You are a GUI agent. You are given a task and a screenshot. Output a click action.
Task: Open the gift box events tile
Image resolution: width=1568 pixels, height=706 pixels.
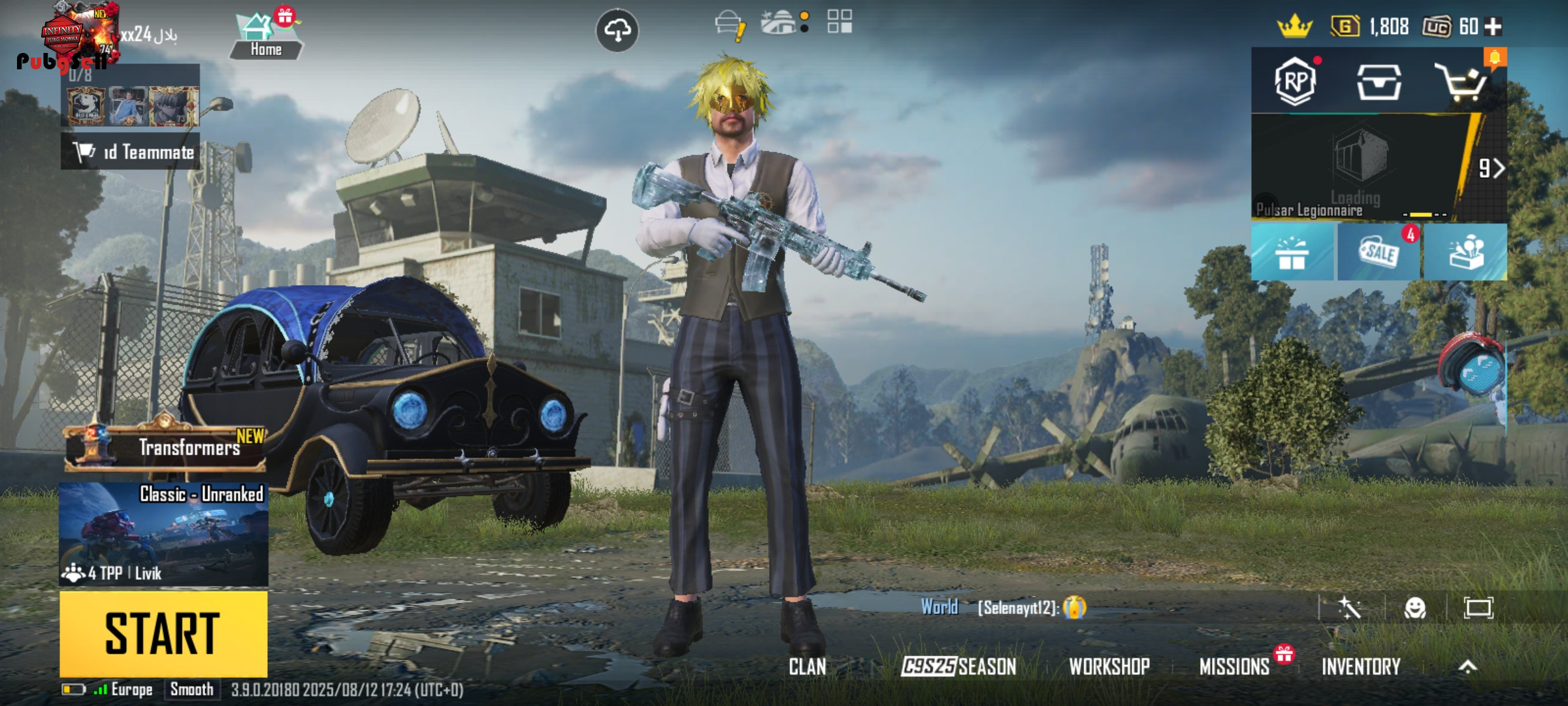[x=1292, y=252]
